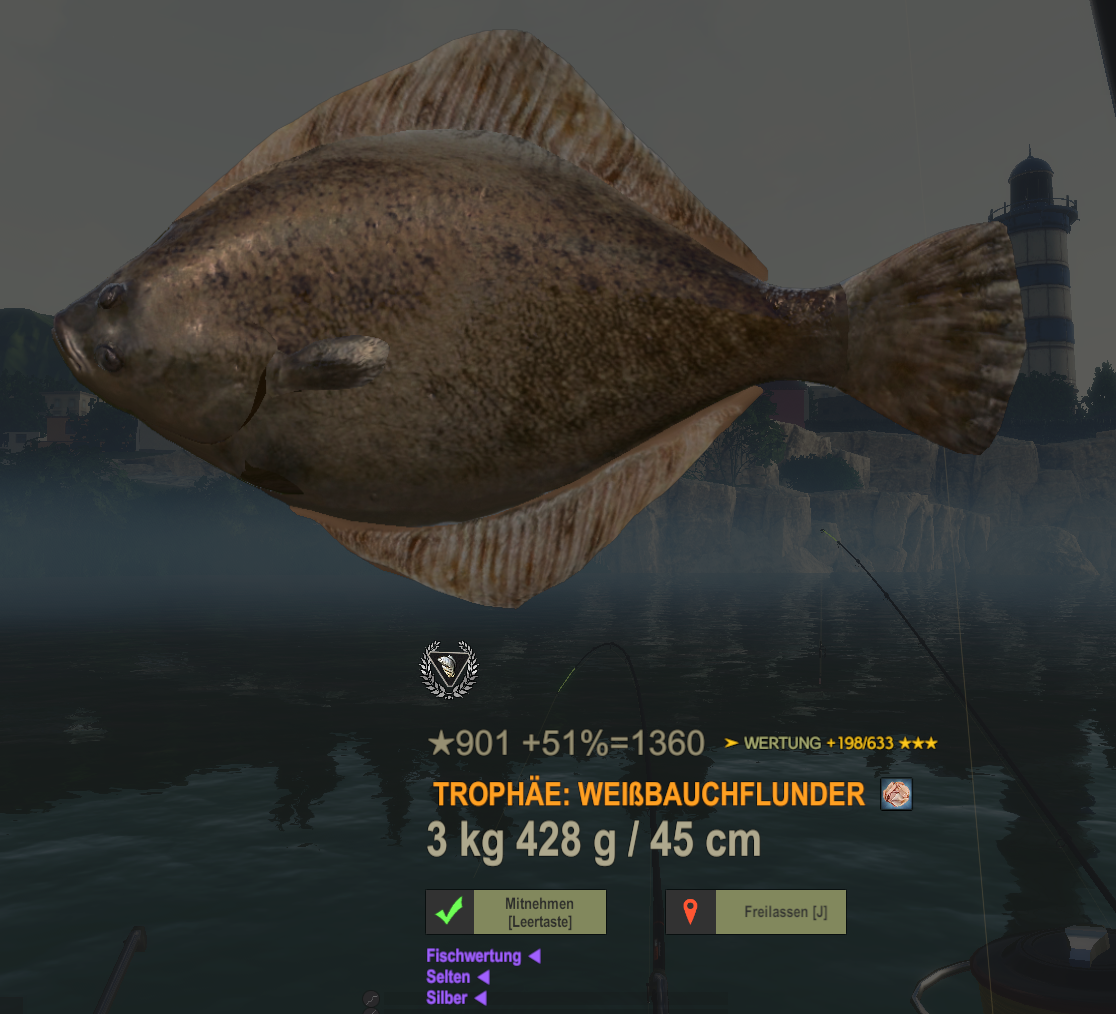Select the Selten rarity label
1116x1014 pixels.
[x=448, y=977]
